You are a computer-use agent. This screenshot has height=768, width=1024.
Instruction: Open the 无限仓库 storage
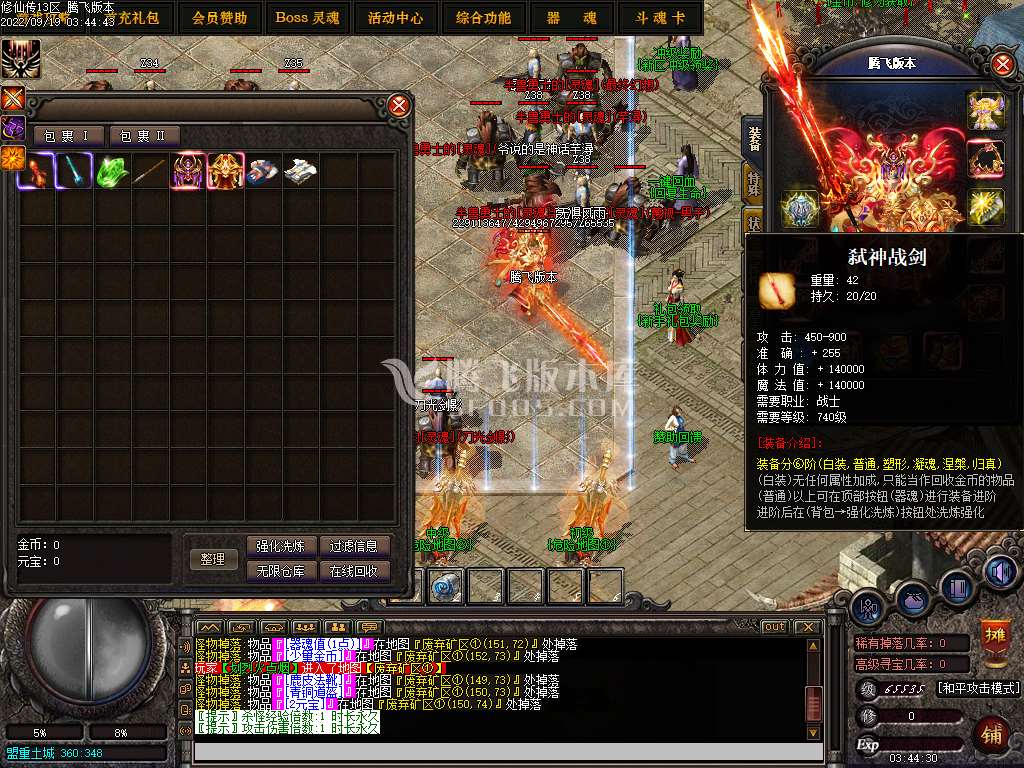tap(281, 571)
